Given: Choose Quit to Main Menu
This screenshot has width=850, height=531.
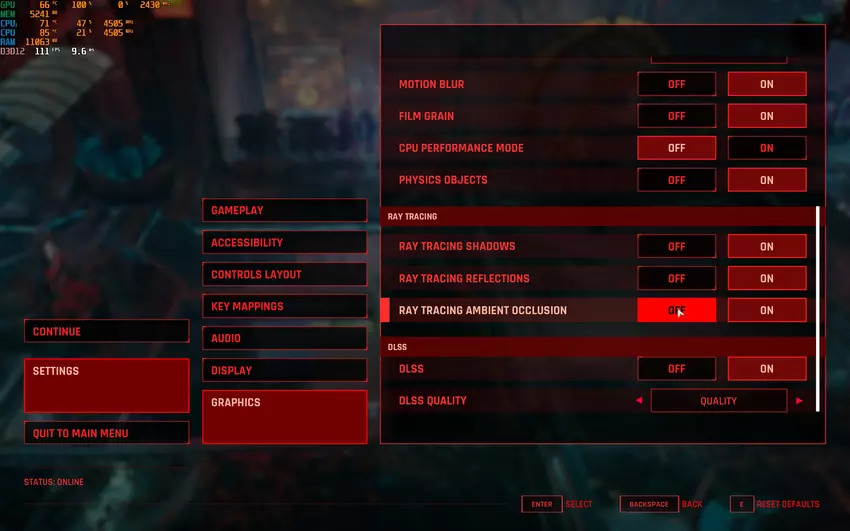Looking at the screenshot, I should [x=106, y=433].
